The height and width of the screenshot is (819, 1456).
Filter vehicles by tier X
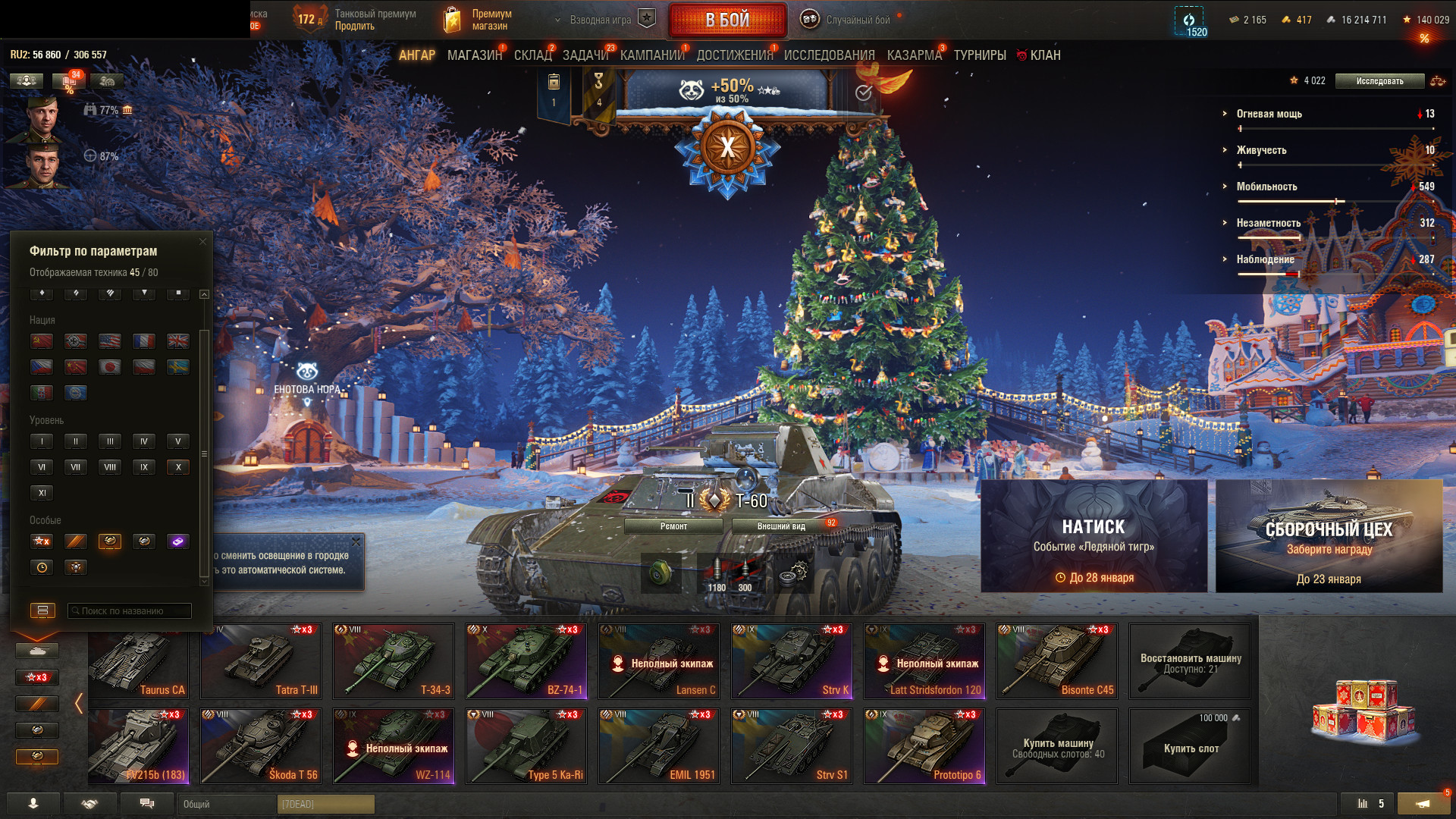coord(177,467)
